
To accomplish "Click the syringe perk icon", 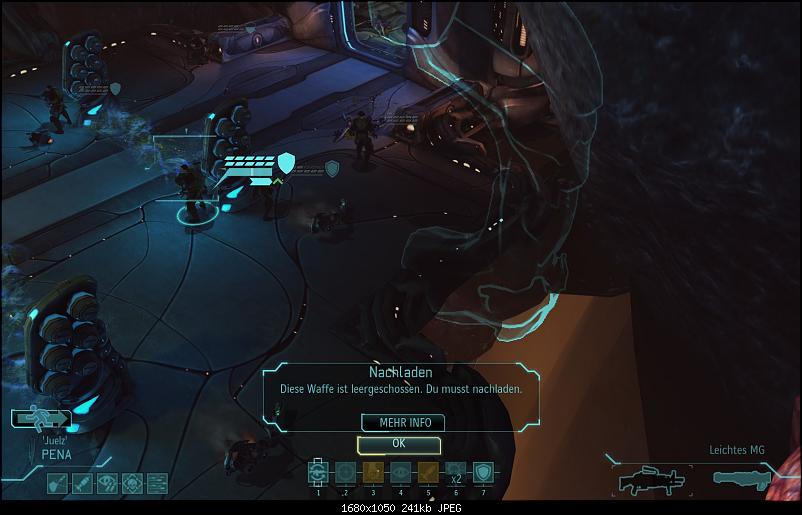I will pos(81,483).
